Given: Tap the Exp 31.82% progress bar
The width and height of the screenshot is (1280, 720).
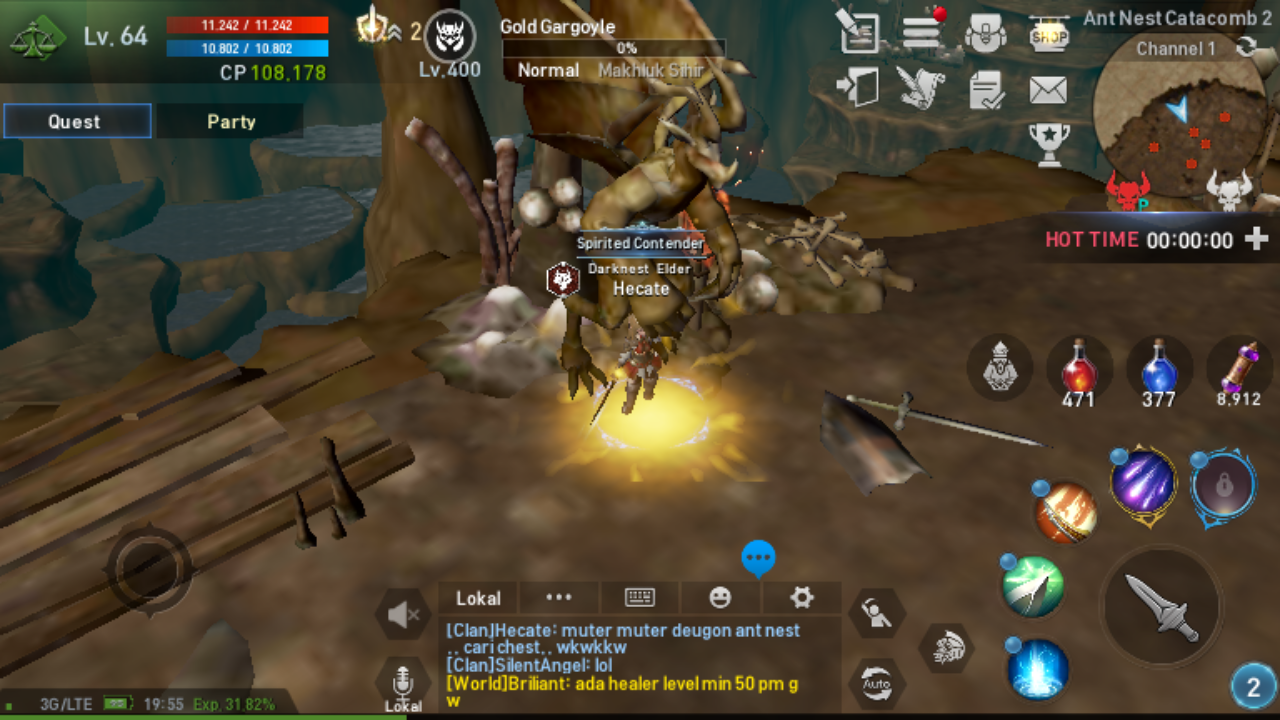Looking at the screenshot, I should [x=235, y=705].
